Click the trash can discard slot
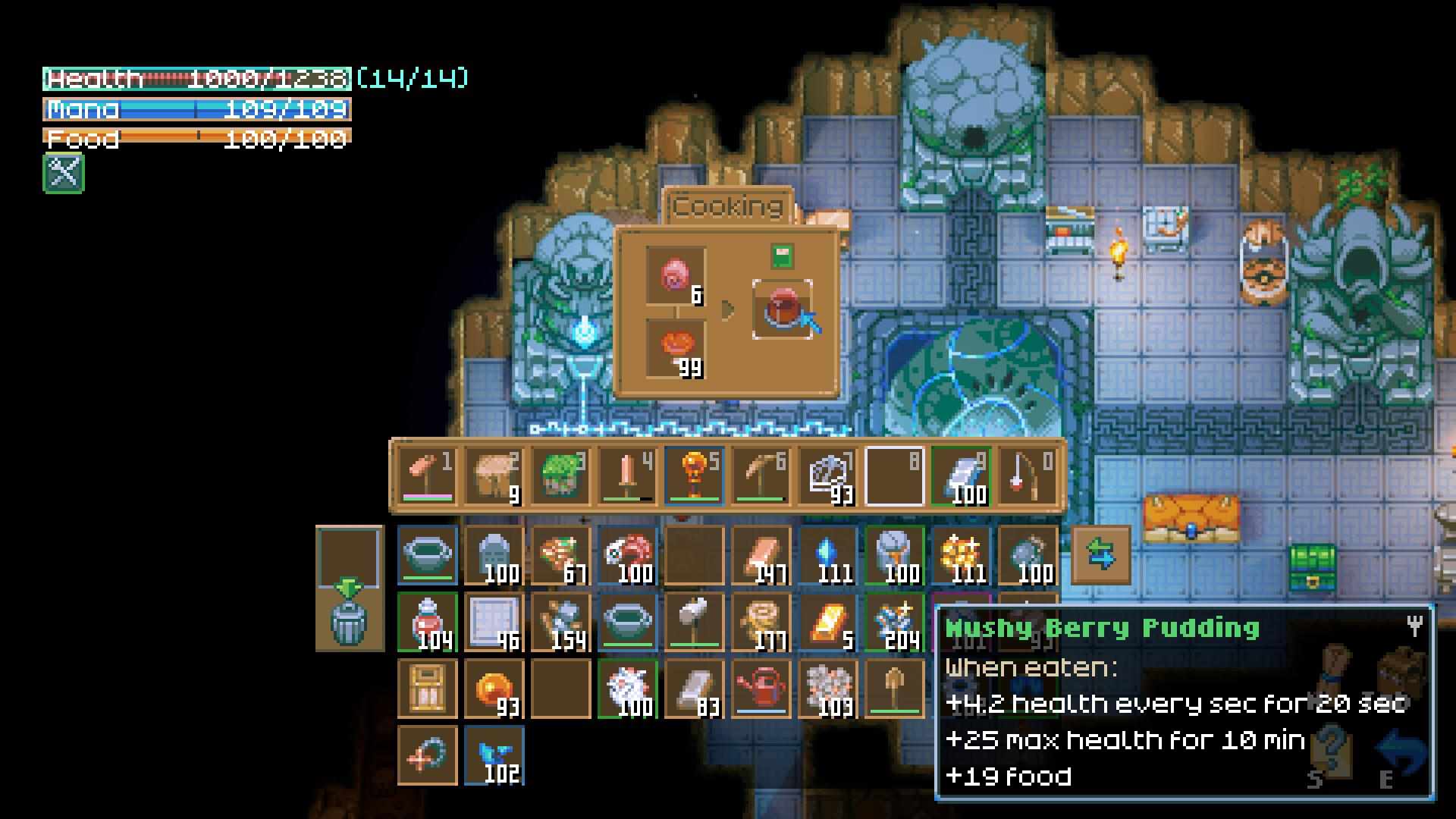 point(349,622)
